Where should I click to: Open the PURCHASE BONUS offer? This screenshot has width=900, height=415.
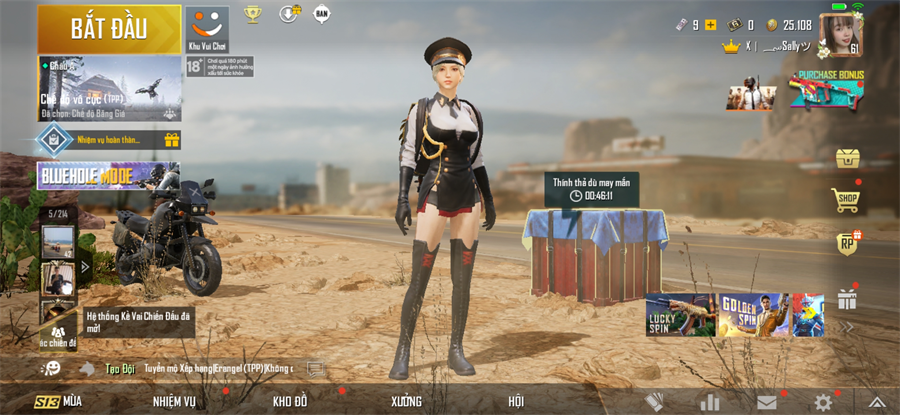click(x=826, y=90)
